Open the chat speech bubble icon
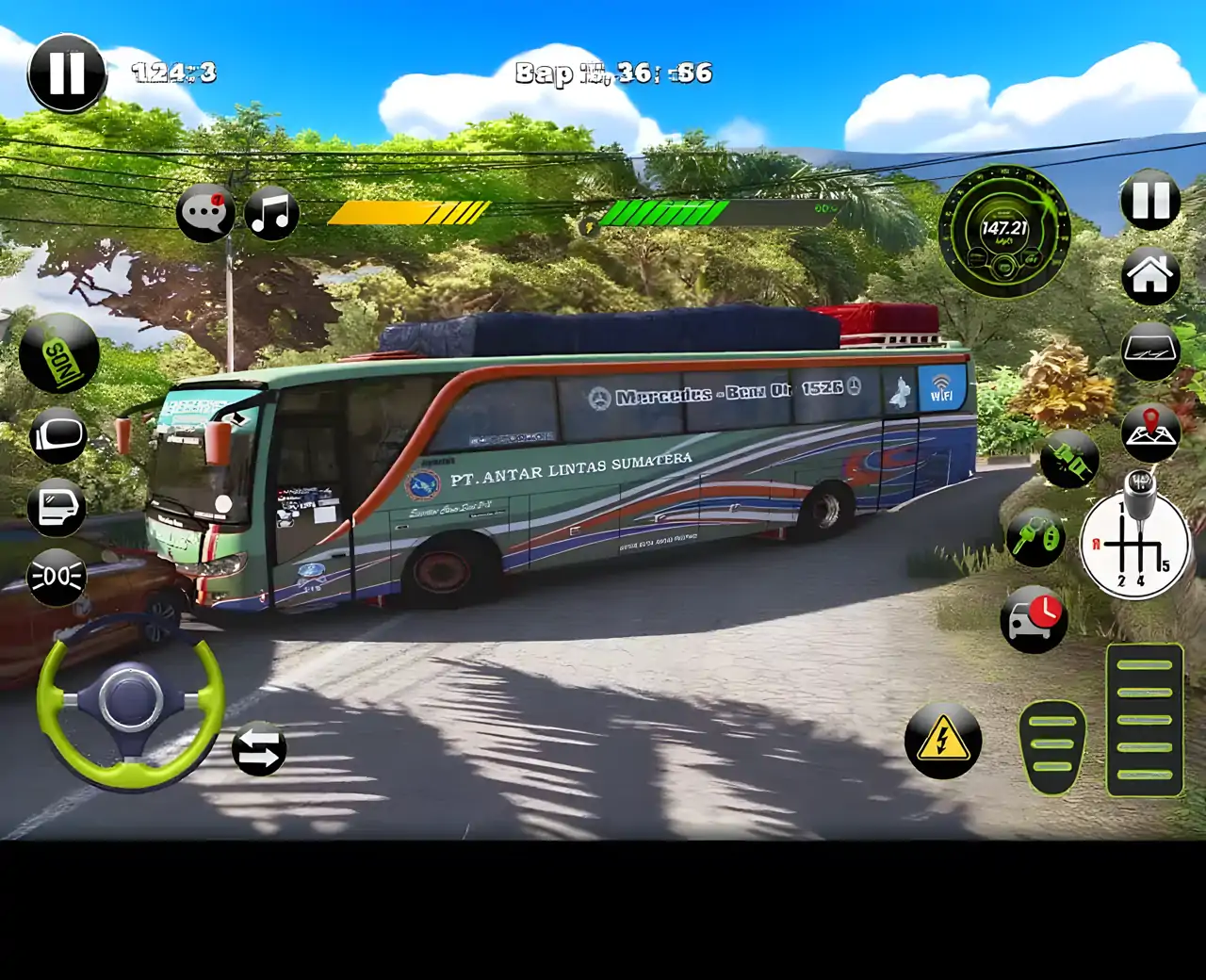This screenshot has width=1206, height=980. coord(204,213)
